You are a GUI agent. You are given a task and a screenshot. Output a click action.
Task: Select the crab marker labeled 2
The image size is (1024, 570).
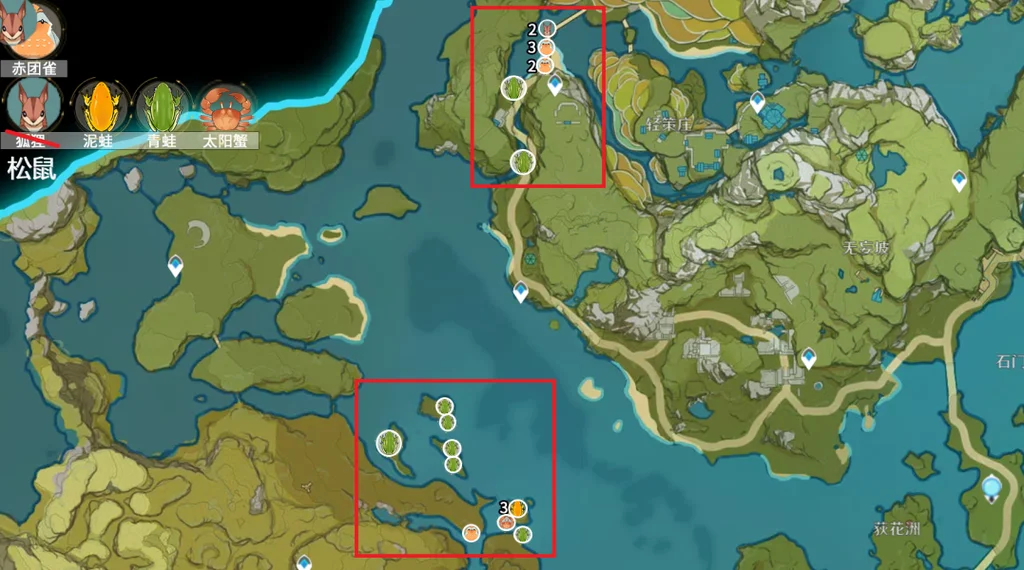tap(545, 65)
